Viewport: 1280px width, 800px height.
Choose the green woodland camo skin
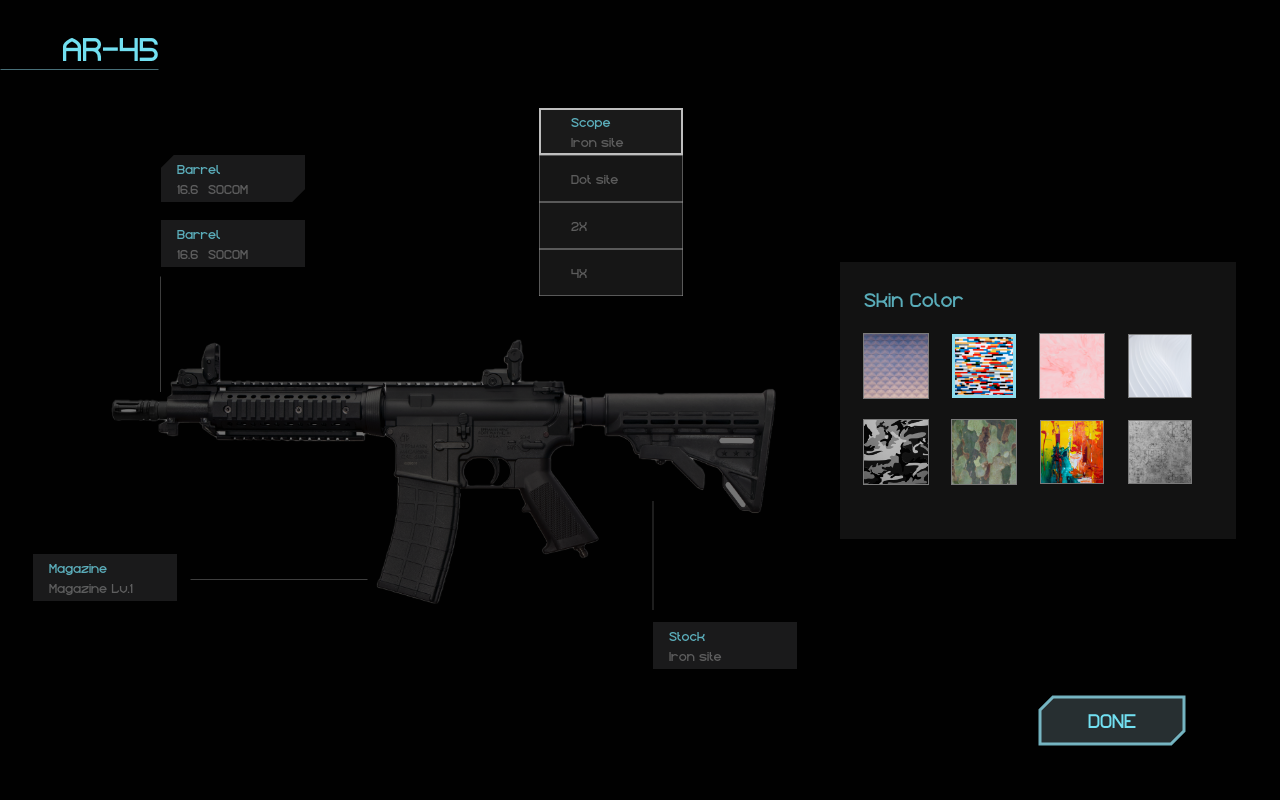pos(984,452)
